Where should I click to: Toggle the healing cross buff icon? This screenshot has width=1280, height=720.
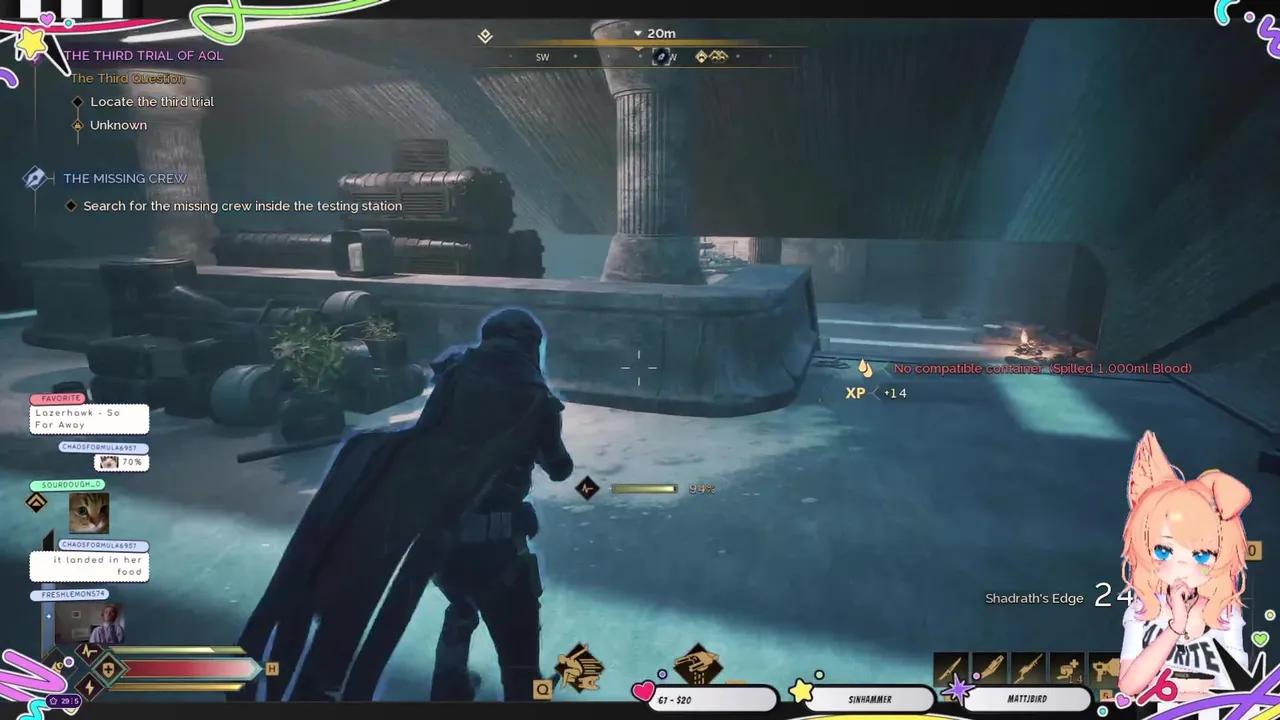pyautogui.click(x=108, y=669)
